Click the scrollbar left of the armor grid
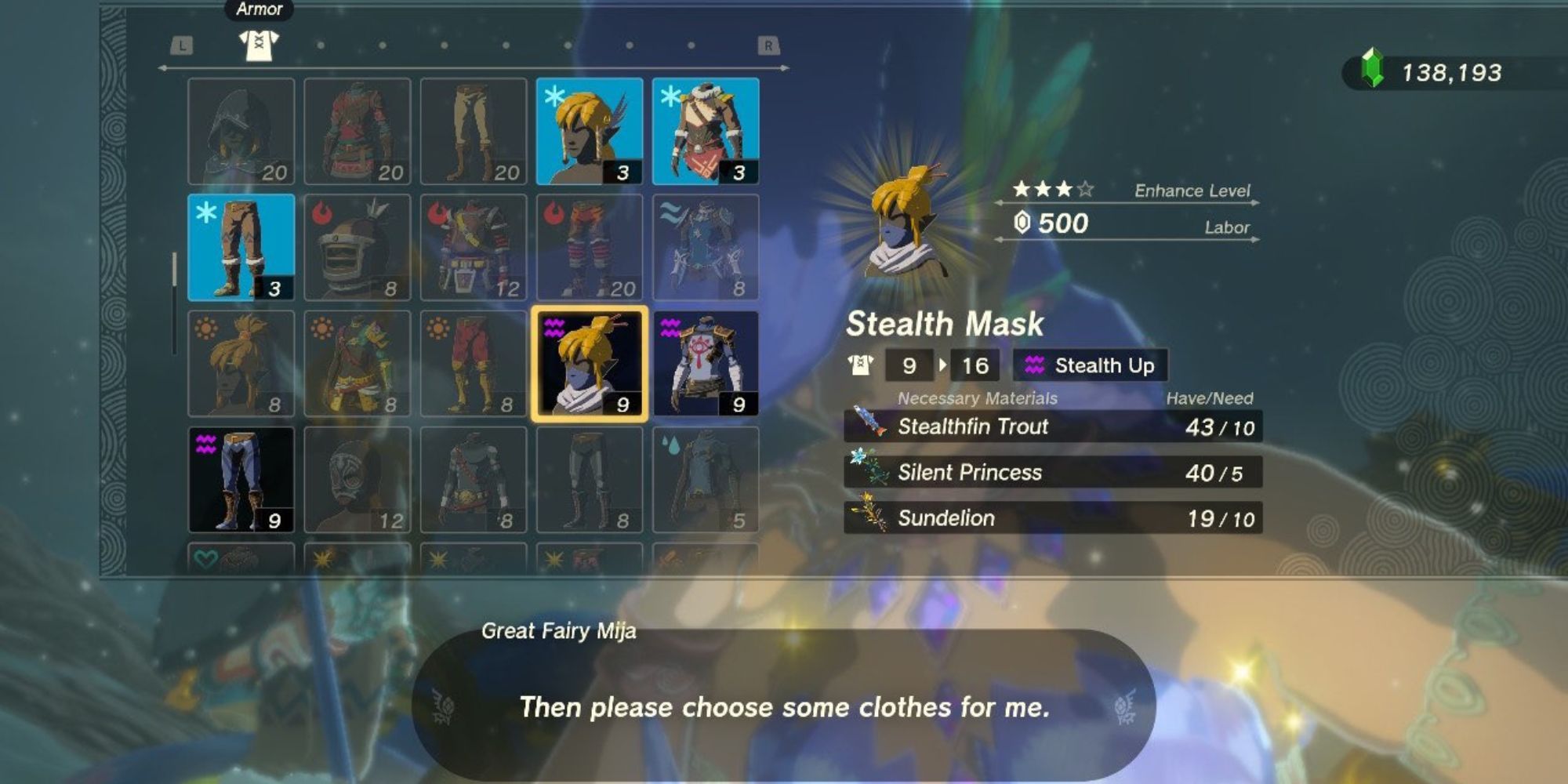The image size is (1568, 784). (x=174, y=267)
